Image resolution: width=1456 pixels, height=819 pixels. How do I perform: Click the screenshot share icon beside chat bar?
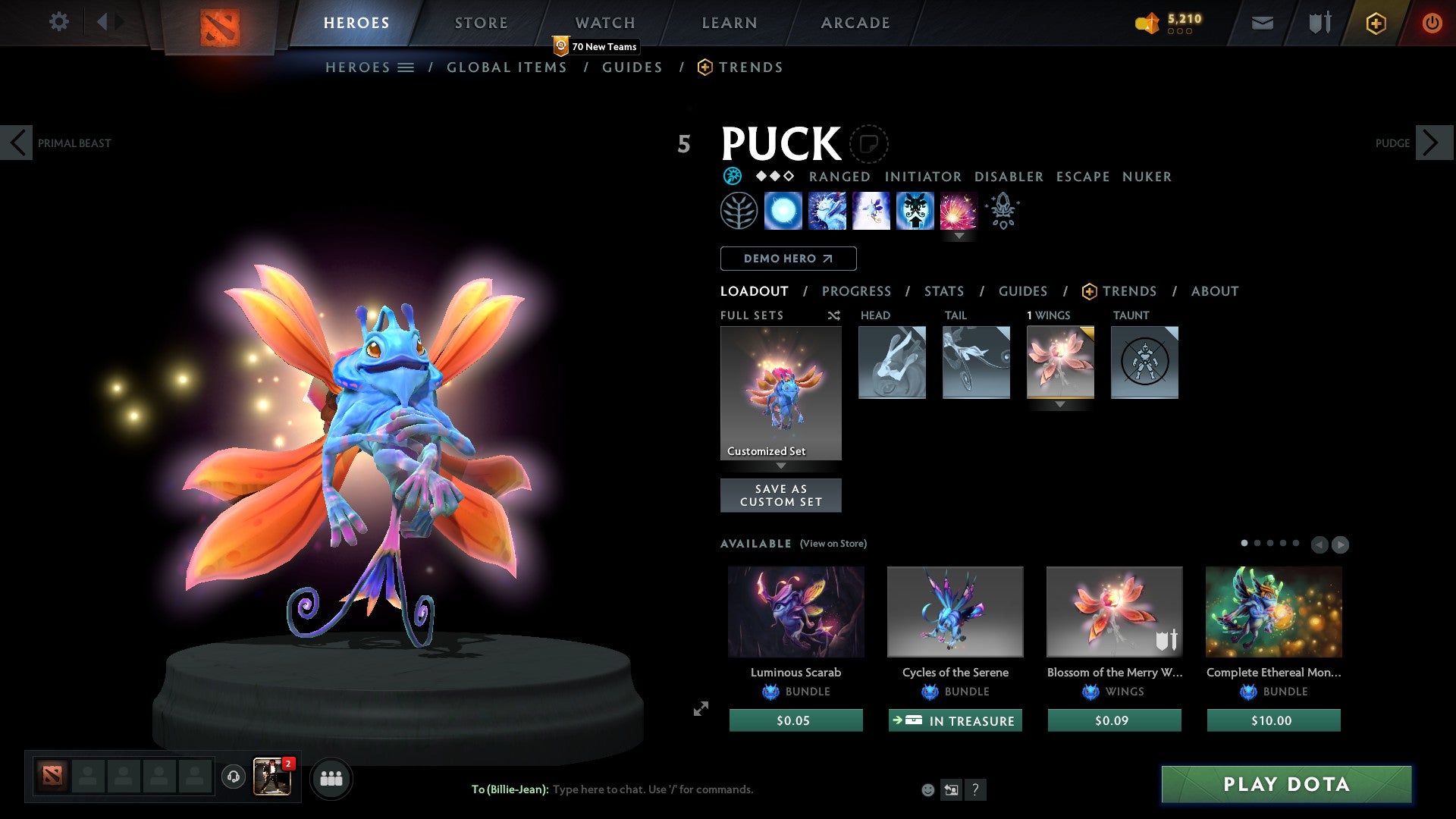tap(951, 789)
